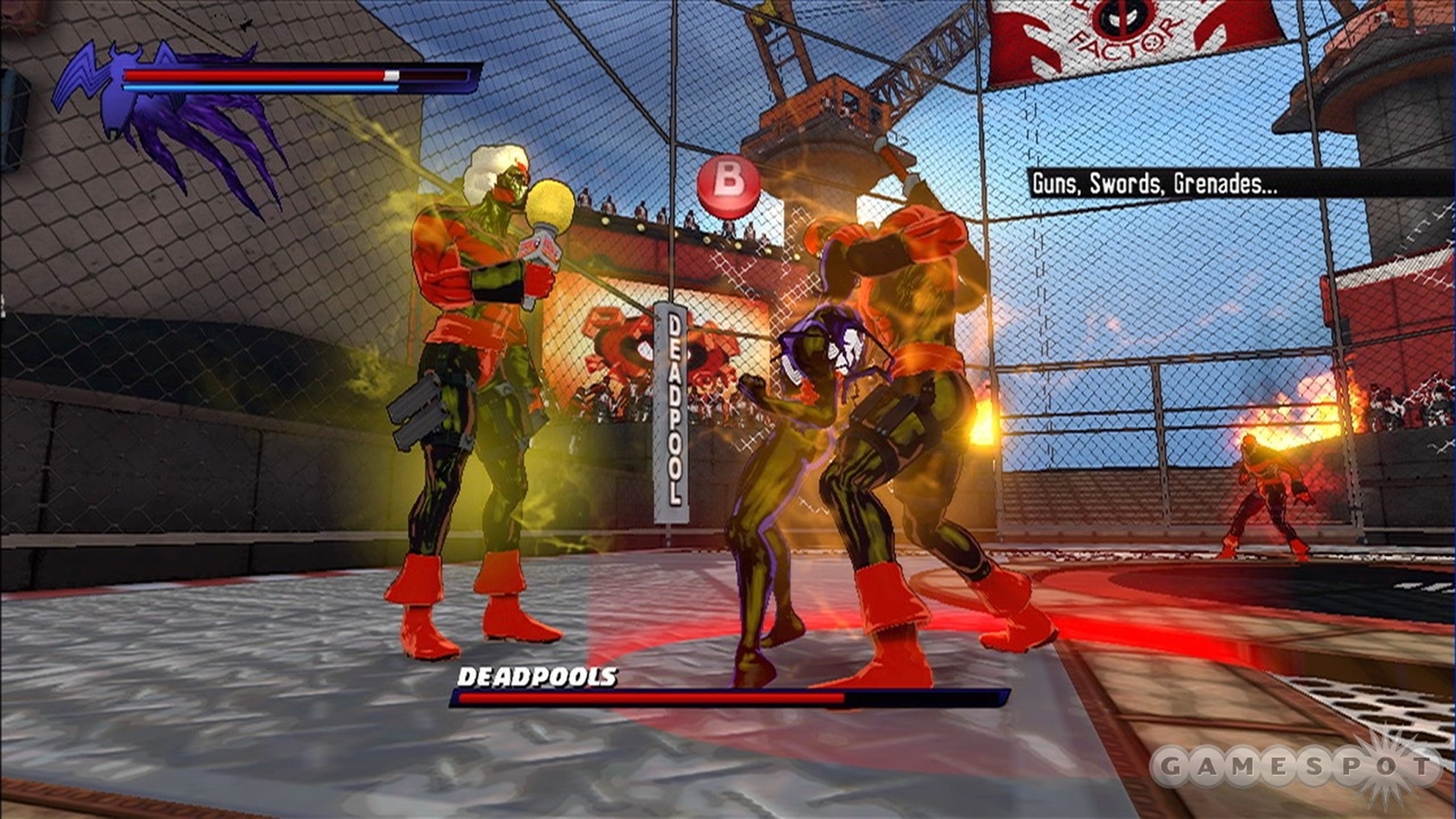Screen dimensions: 1456x819
Task: Open the "Guns, Swords, Grenades..." challenge notification
Action: click(x=1154, y=183)
